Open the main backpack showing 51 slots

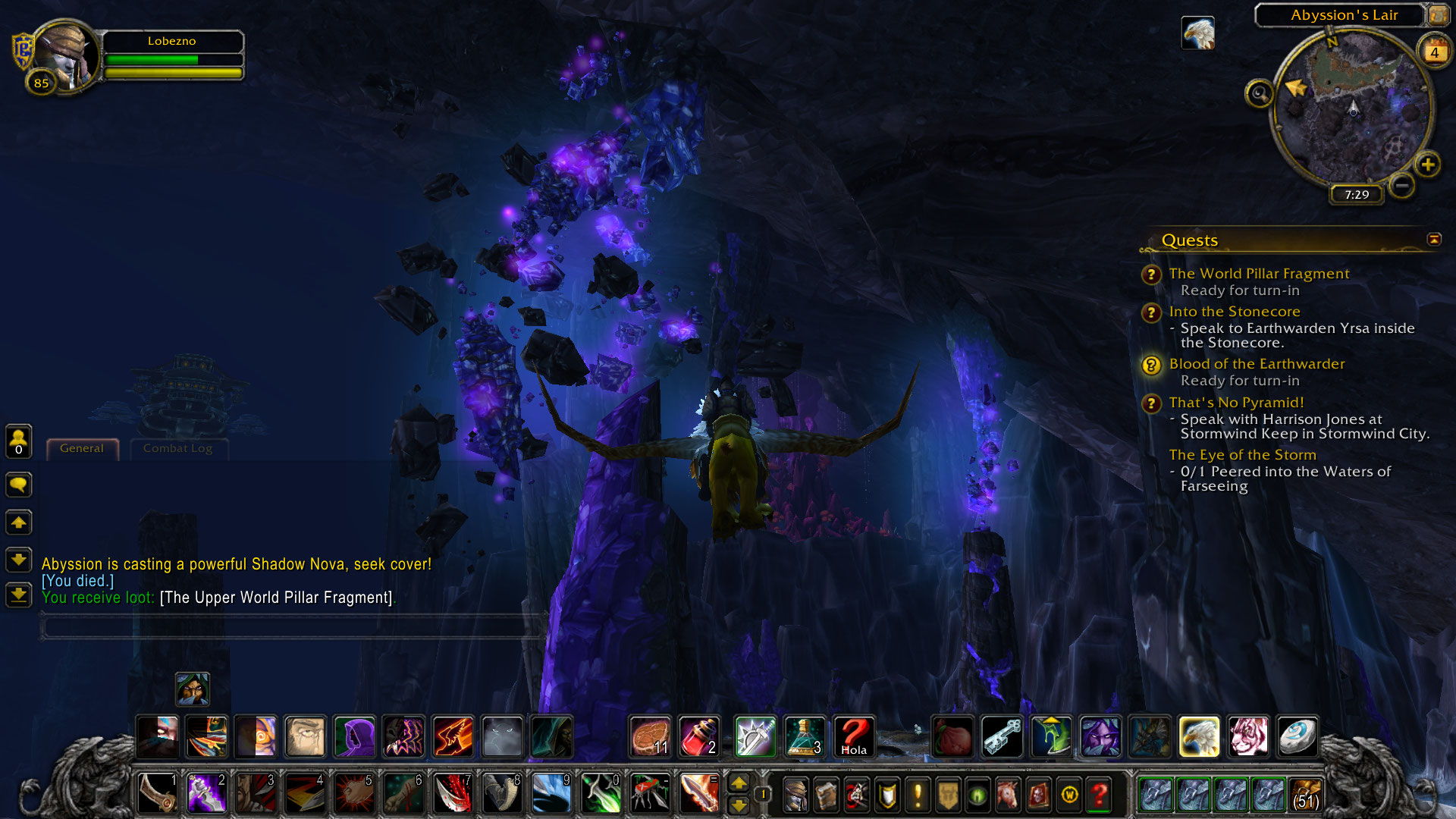coord(1304,795)
